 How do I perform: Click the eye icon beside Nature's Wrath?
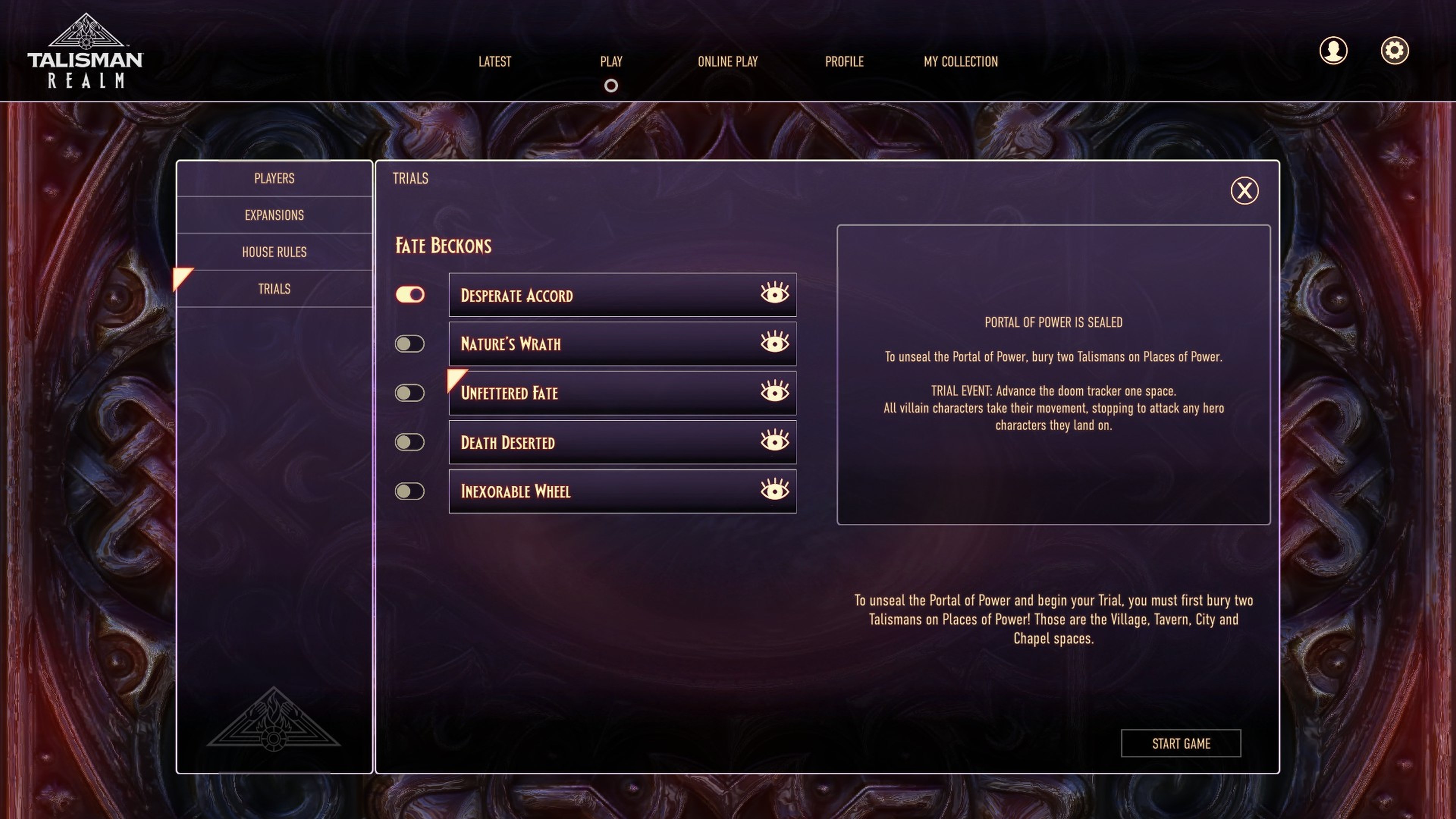[x=774, y=343]
